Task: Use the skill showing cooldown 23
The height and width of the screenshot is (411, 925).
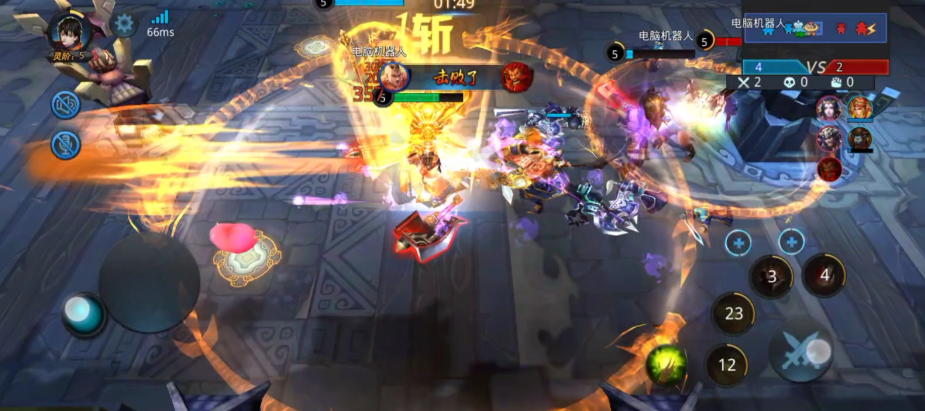Action: point(733,313)
